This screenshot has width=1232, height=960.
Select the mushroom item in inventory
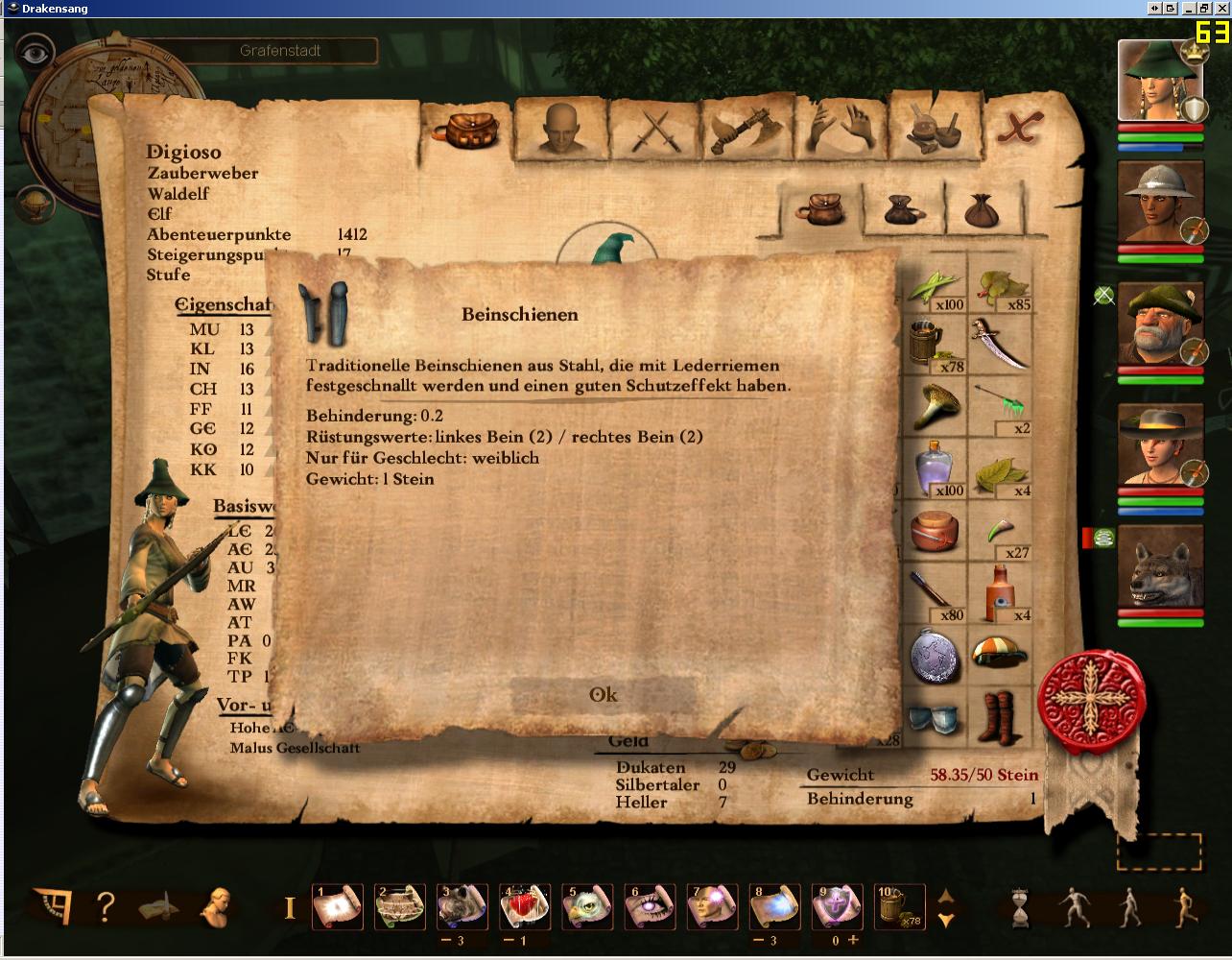coord(936,406)
